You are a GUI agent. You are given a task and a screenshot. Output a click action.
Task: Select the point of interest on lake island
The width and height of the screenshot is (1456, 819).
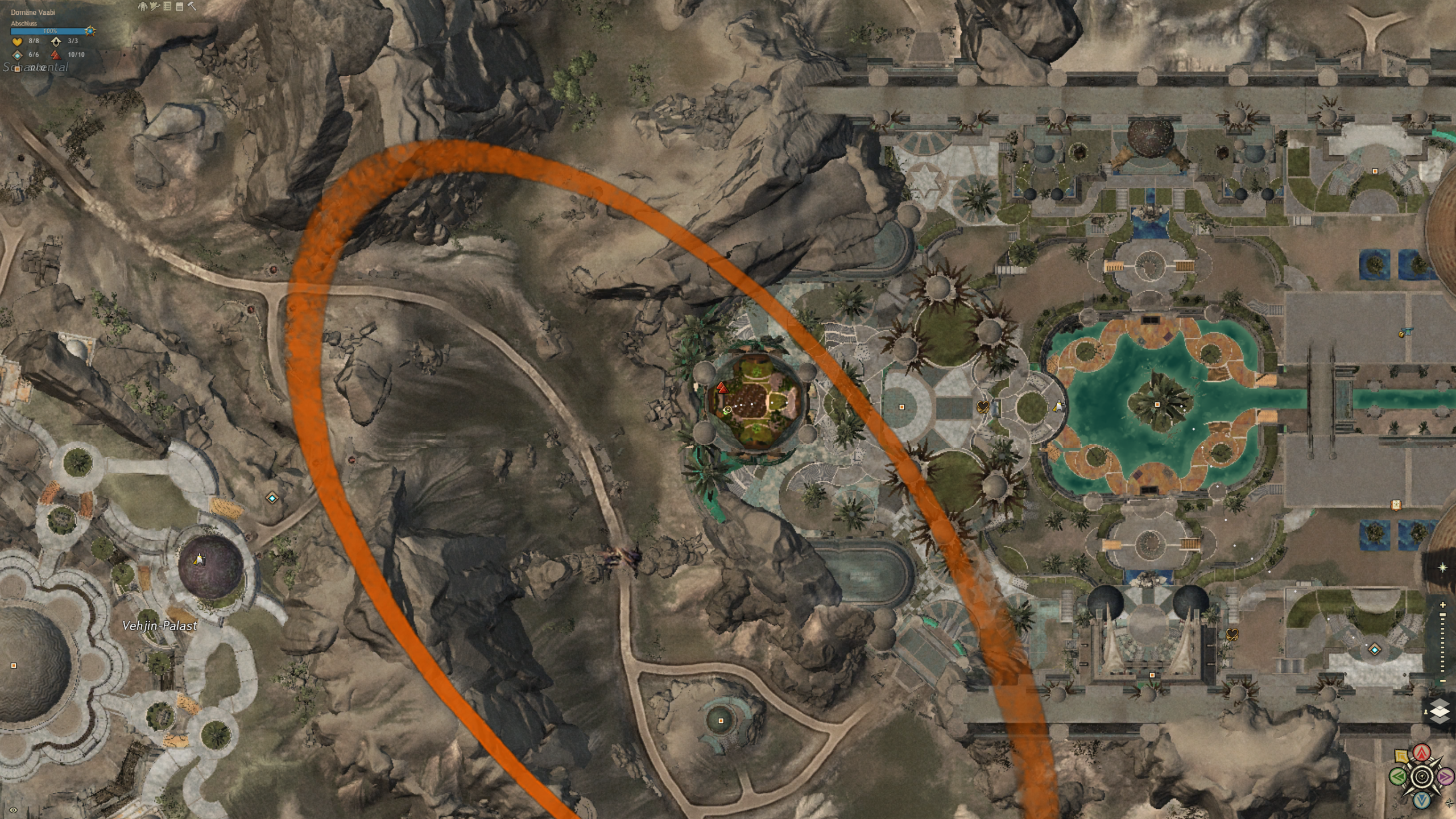point(1157,405)
